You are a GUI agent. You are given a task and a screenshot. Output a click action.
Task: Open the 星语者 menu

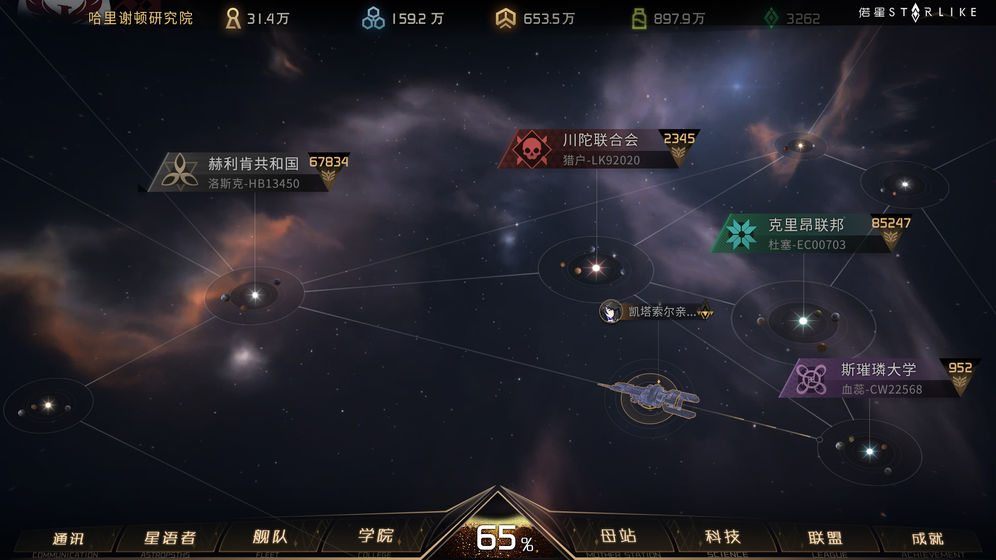(x=169, y=538)
